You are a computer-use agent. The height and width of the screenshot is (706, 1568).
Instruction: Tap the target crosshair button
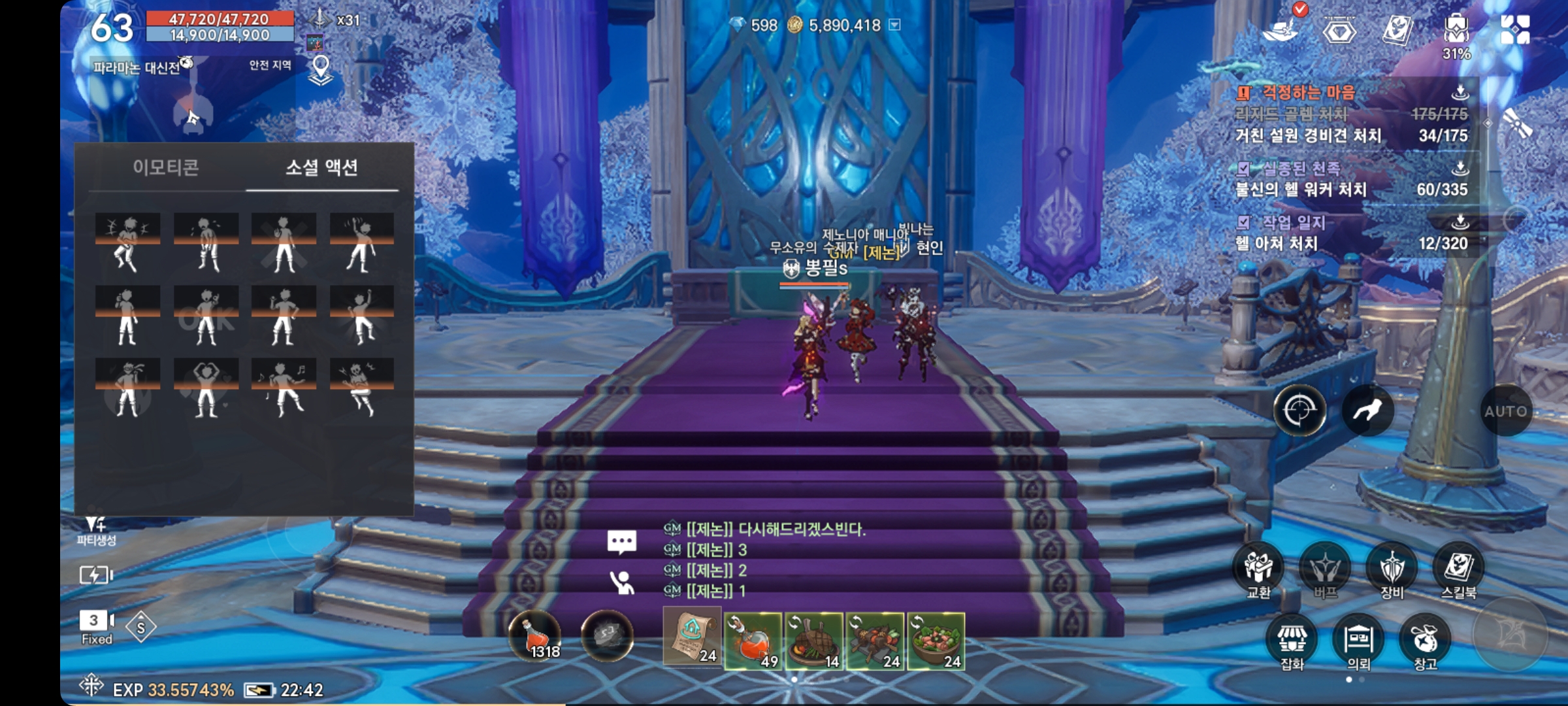(x=1299, y=411)
